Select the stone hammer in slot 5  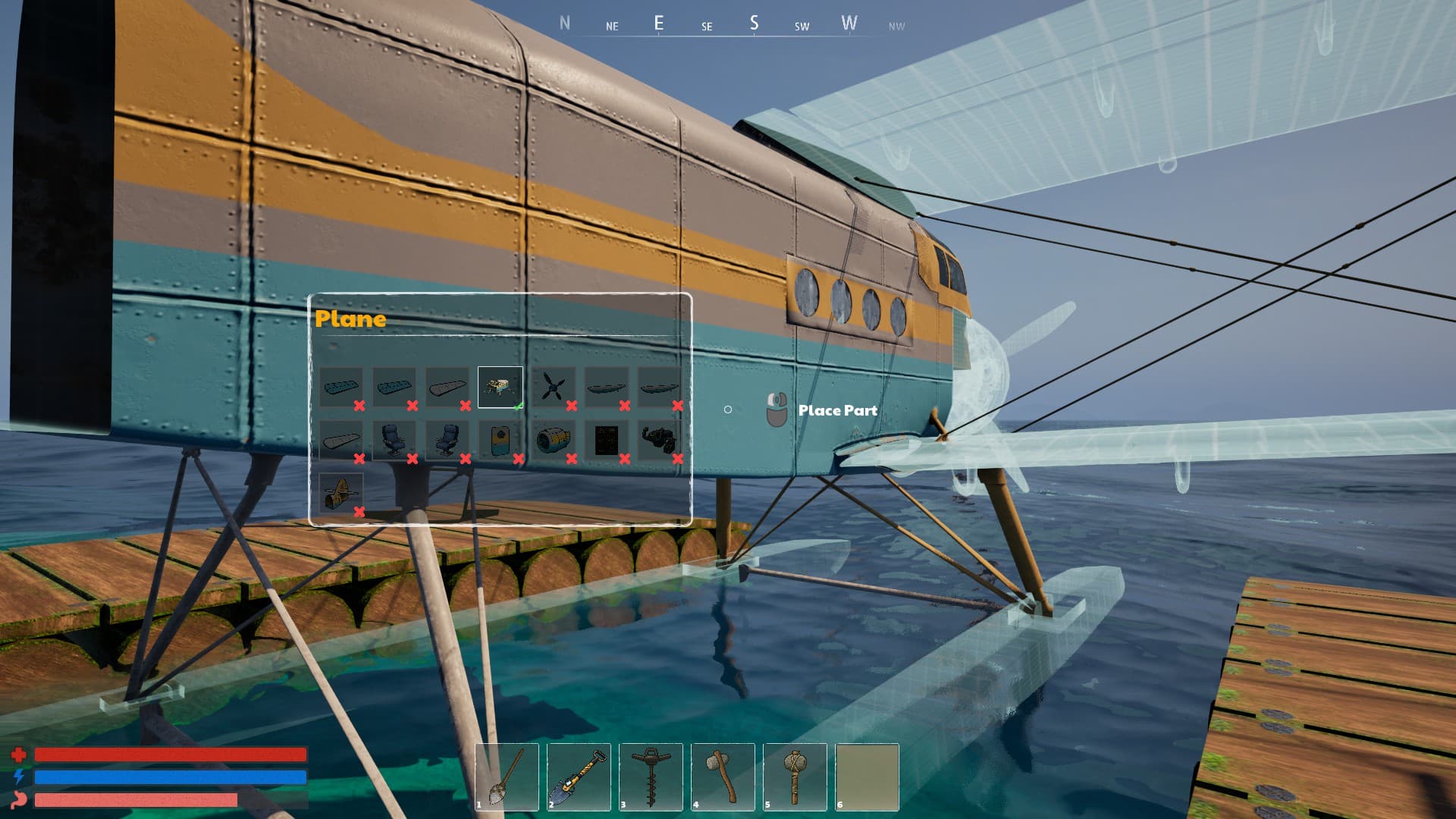click(795, 777)
